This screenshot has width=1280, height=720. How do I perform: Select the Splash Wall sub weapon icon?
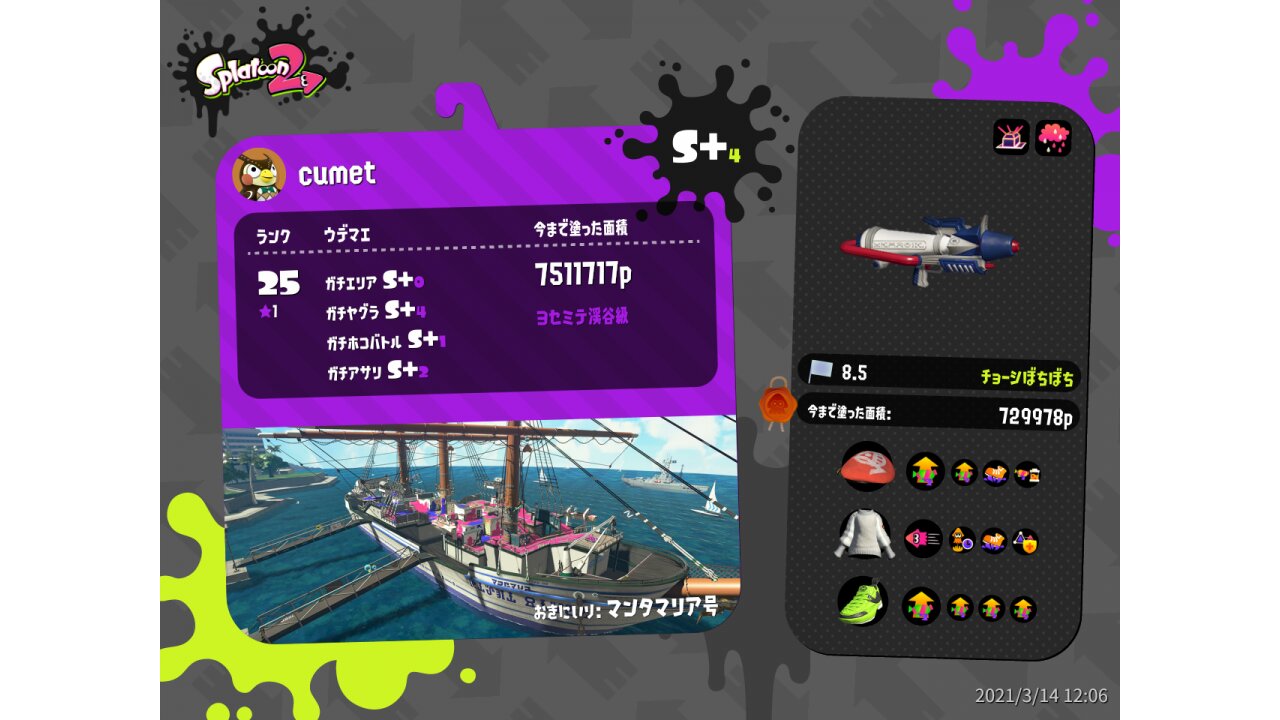point(1011,136)
